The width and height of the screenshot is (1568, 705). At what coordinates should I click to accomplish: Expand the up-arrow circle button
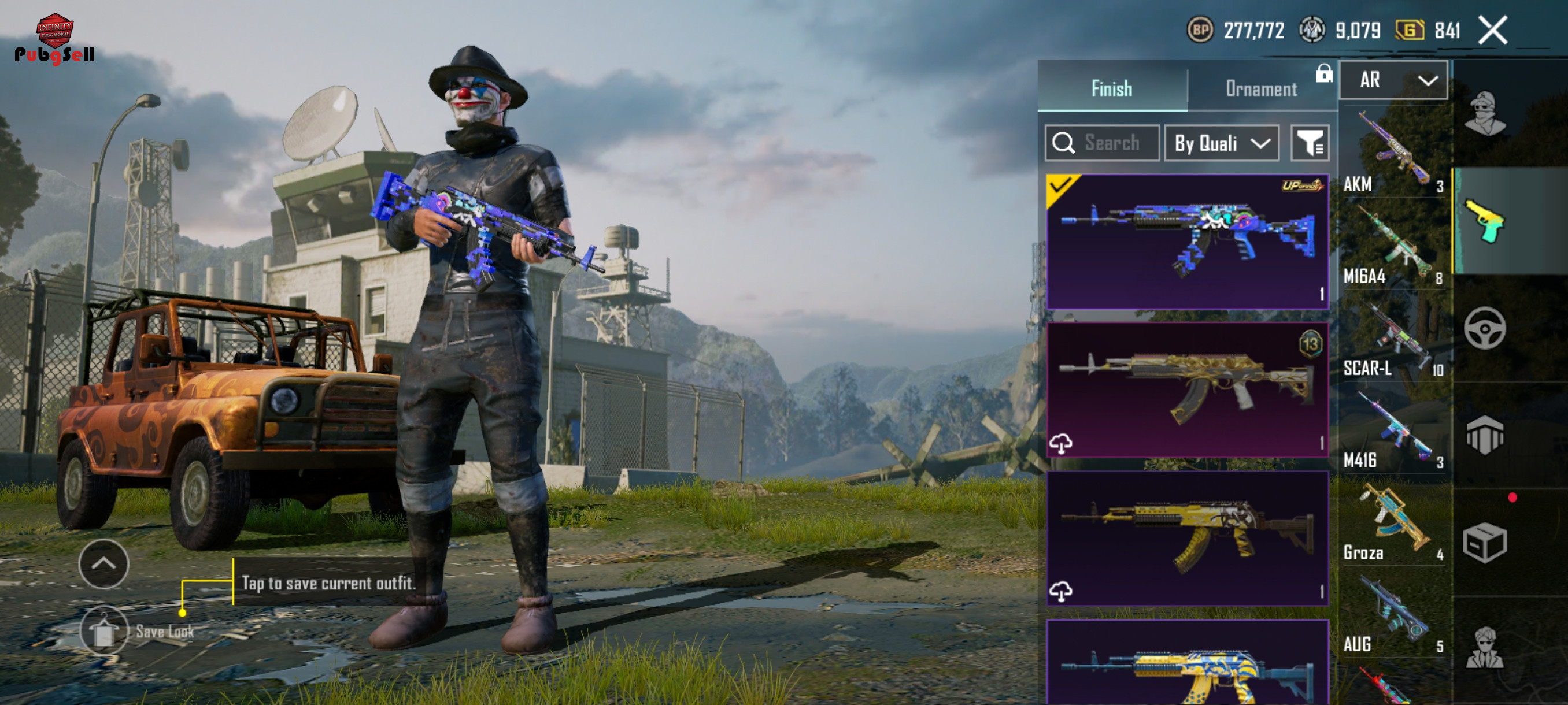(x=103, y=563)
